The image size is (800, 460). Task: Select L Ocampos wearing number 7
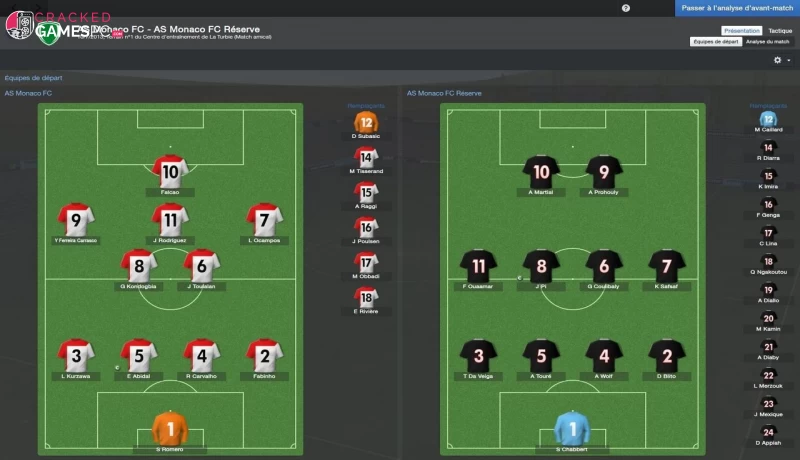click(x=264, y=218)
